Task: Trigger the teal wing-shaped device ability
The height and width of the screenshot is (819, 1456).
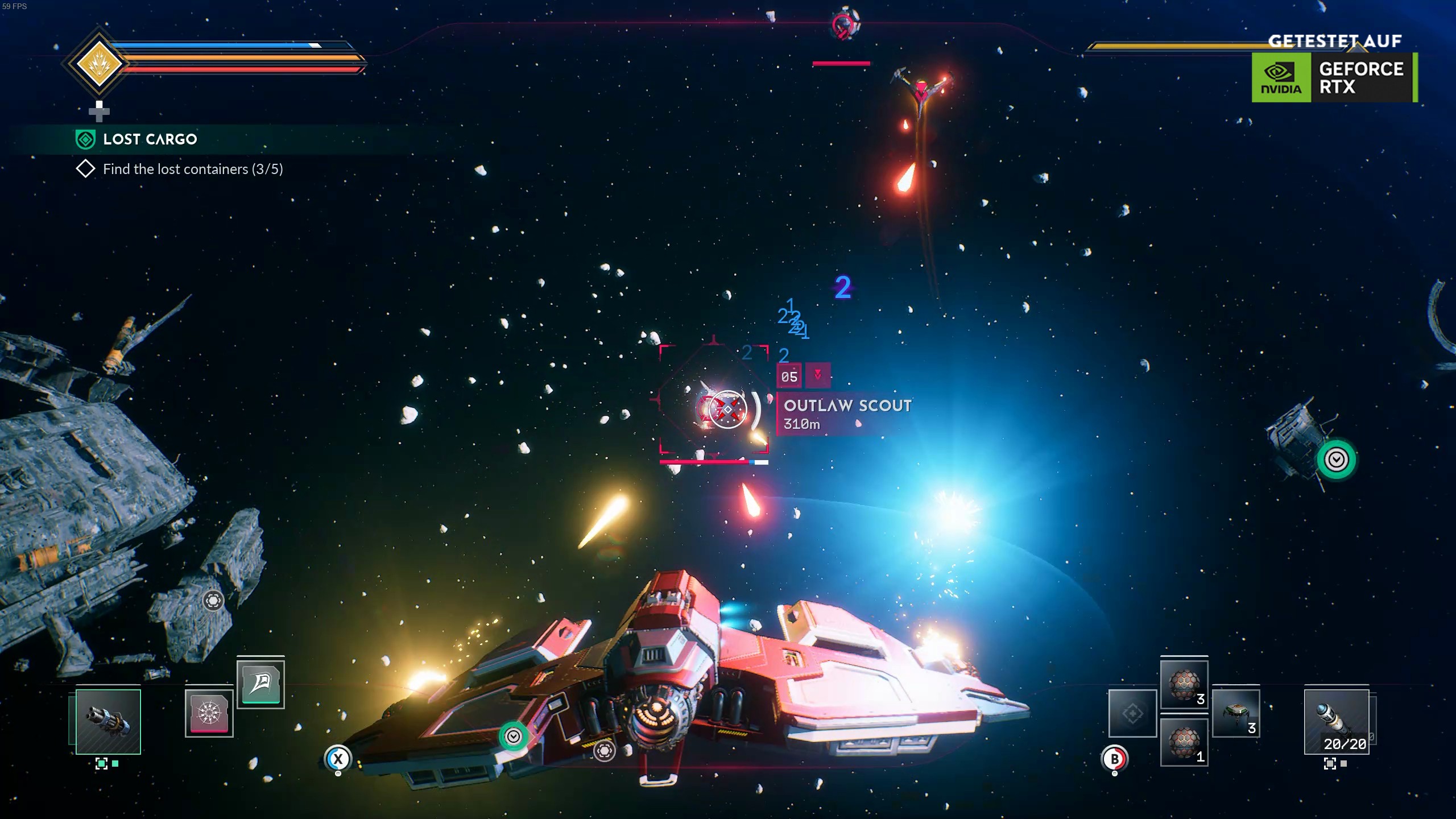Action: 260,684
